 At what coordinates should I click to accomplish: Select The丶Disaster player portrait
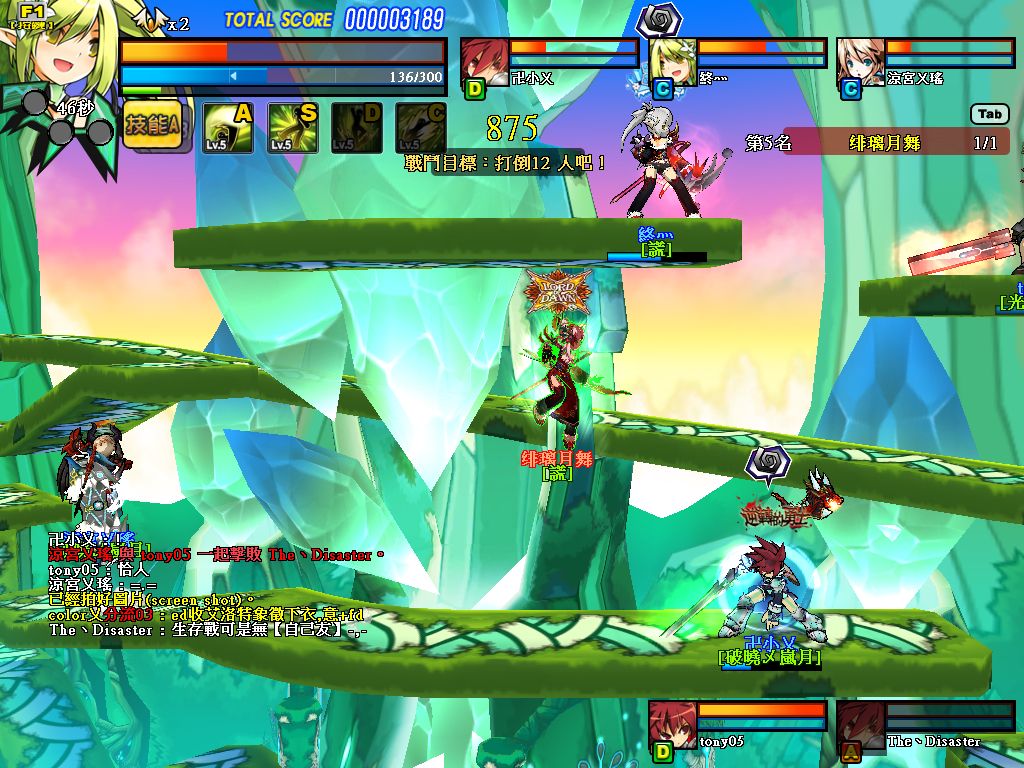click(860, 724)
